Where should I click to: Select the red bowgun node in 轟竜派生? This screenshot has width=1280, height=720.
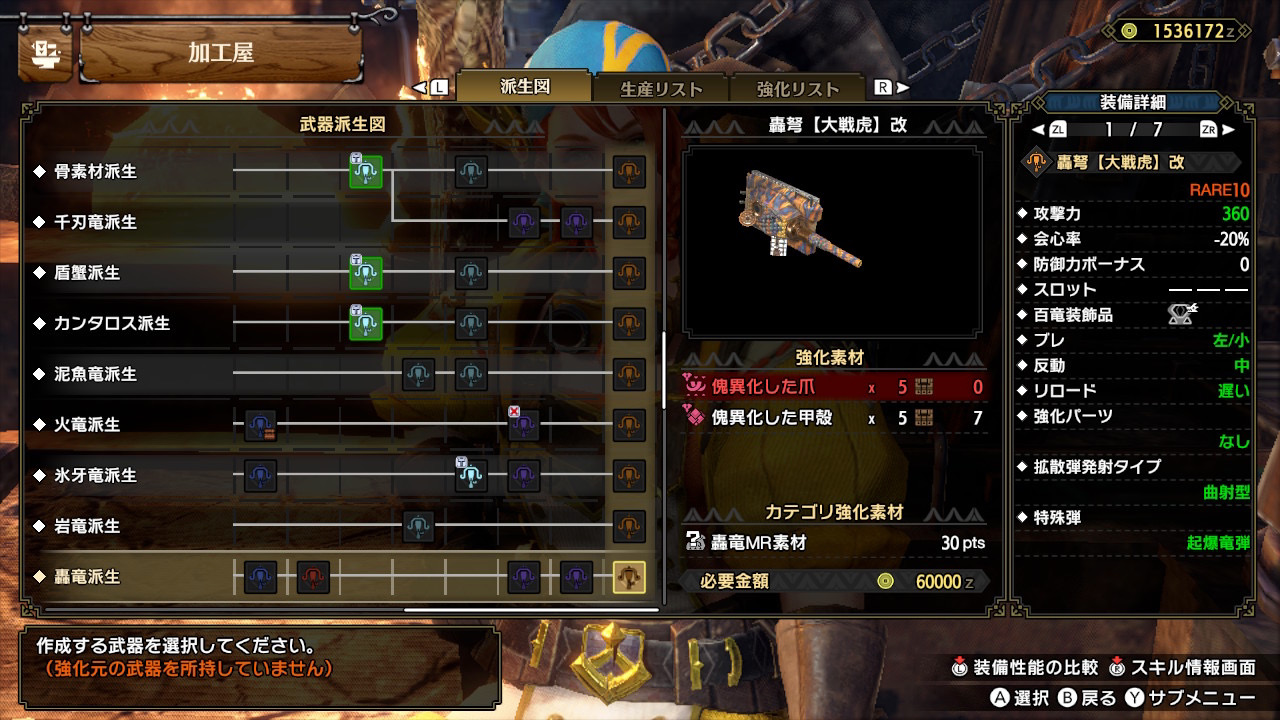tap(313, 577)
